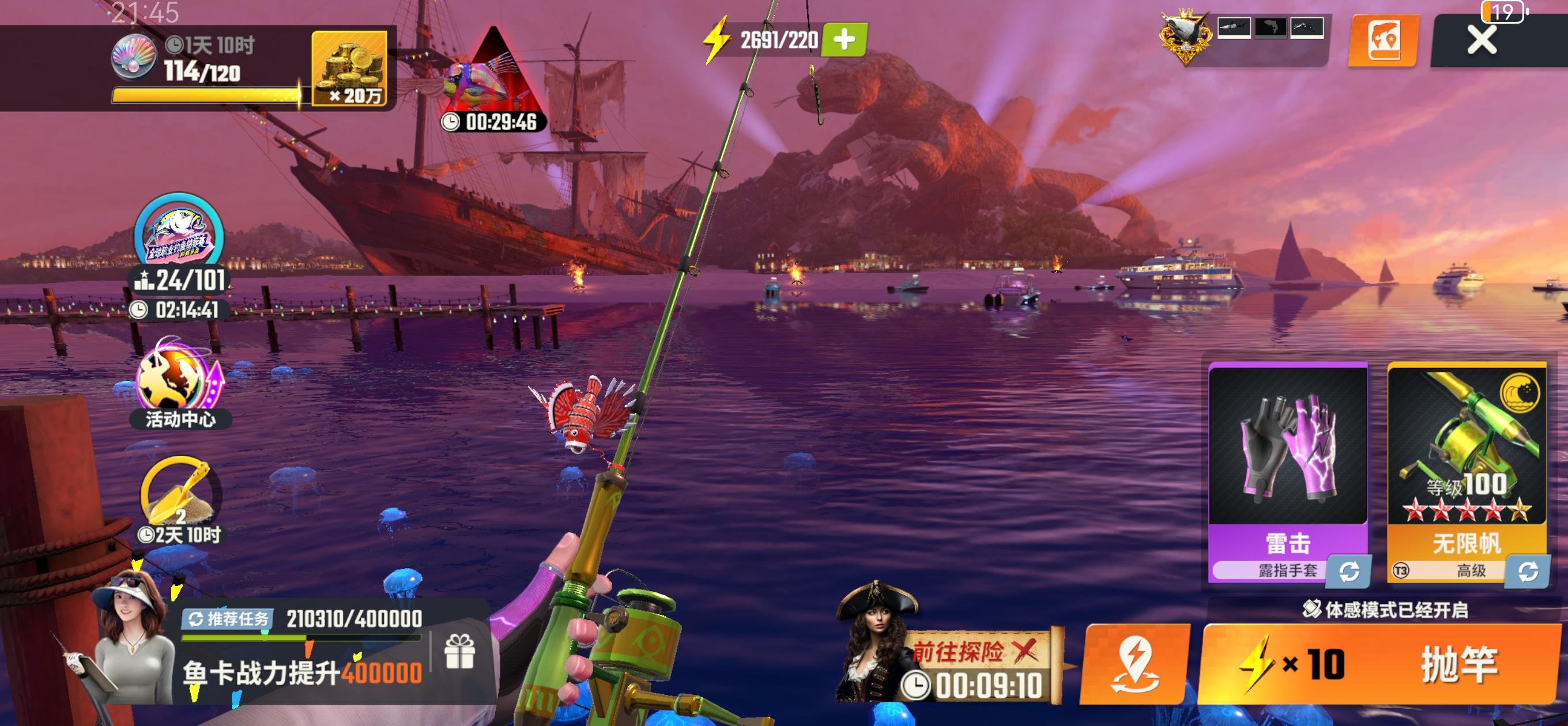Screen dimensions: 1568x726
Task: Swap the 无限帆 rod with its refresh icon
Action: pyautogui.click(x=1527, y=572)
